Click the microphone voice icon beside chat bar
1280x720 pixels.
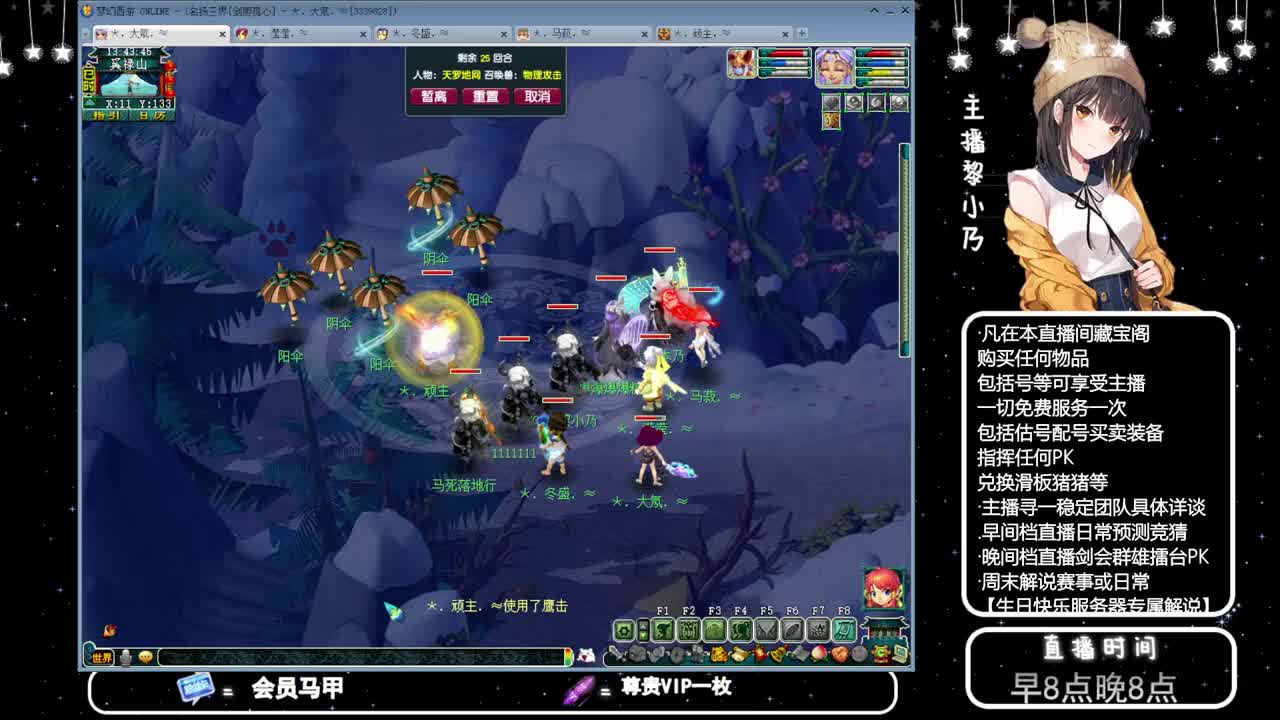[x=124, y=658]
